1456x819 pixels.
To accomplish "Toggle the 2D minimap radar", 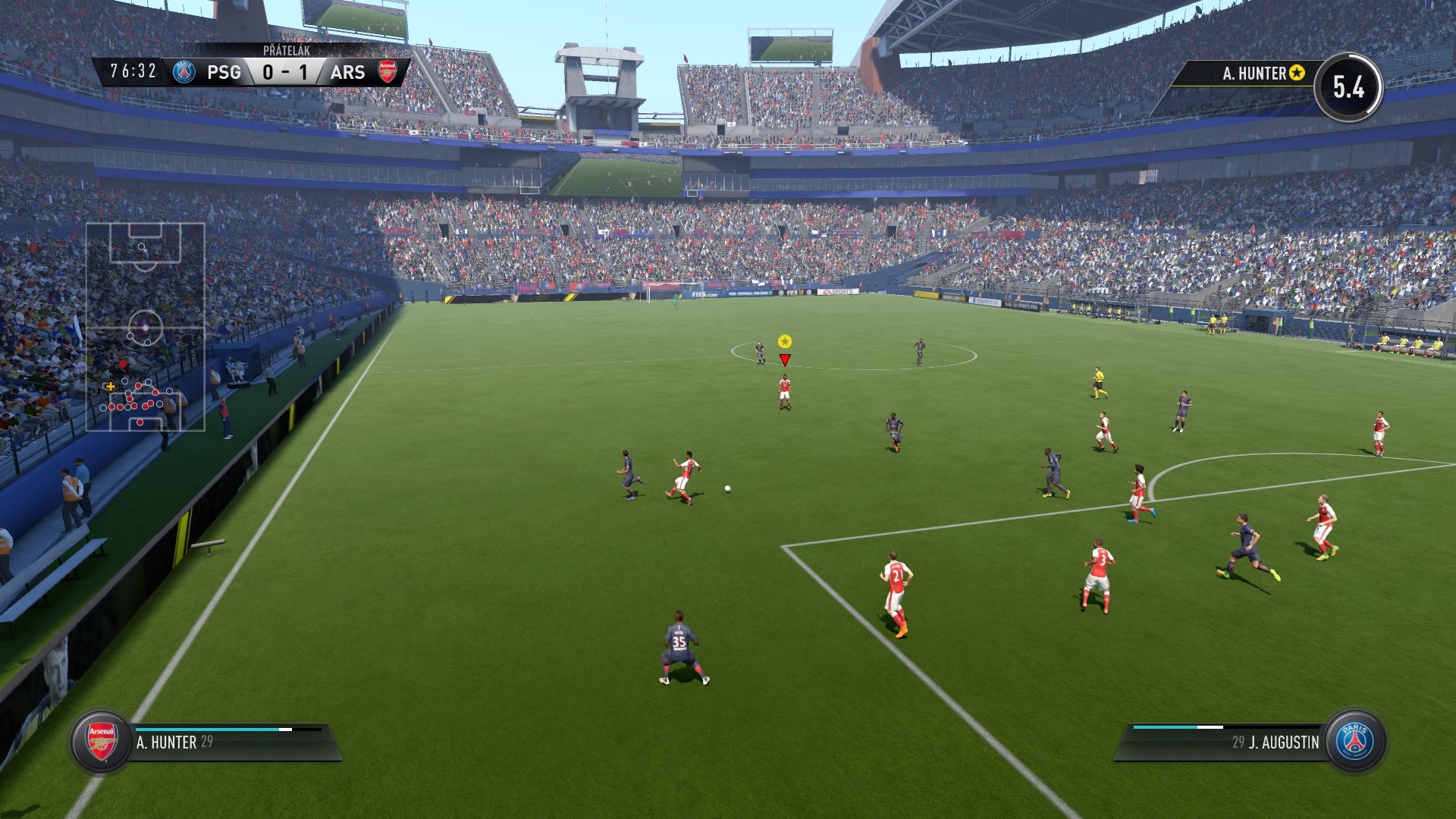I will point(148,326).
